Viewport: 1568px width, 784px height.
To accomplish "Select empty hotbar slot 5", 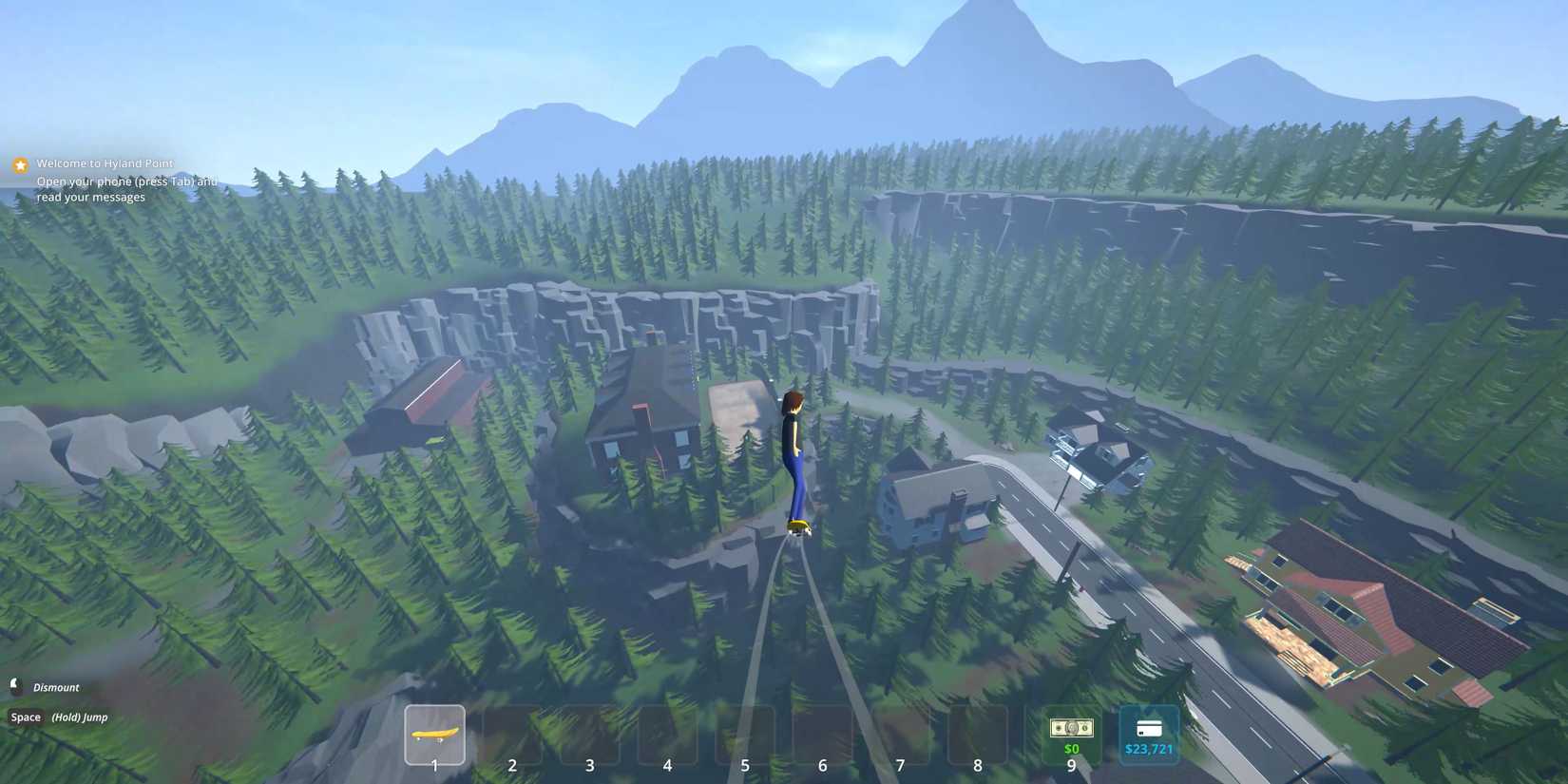I will click(745, 733).
